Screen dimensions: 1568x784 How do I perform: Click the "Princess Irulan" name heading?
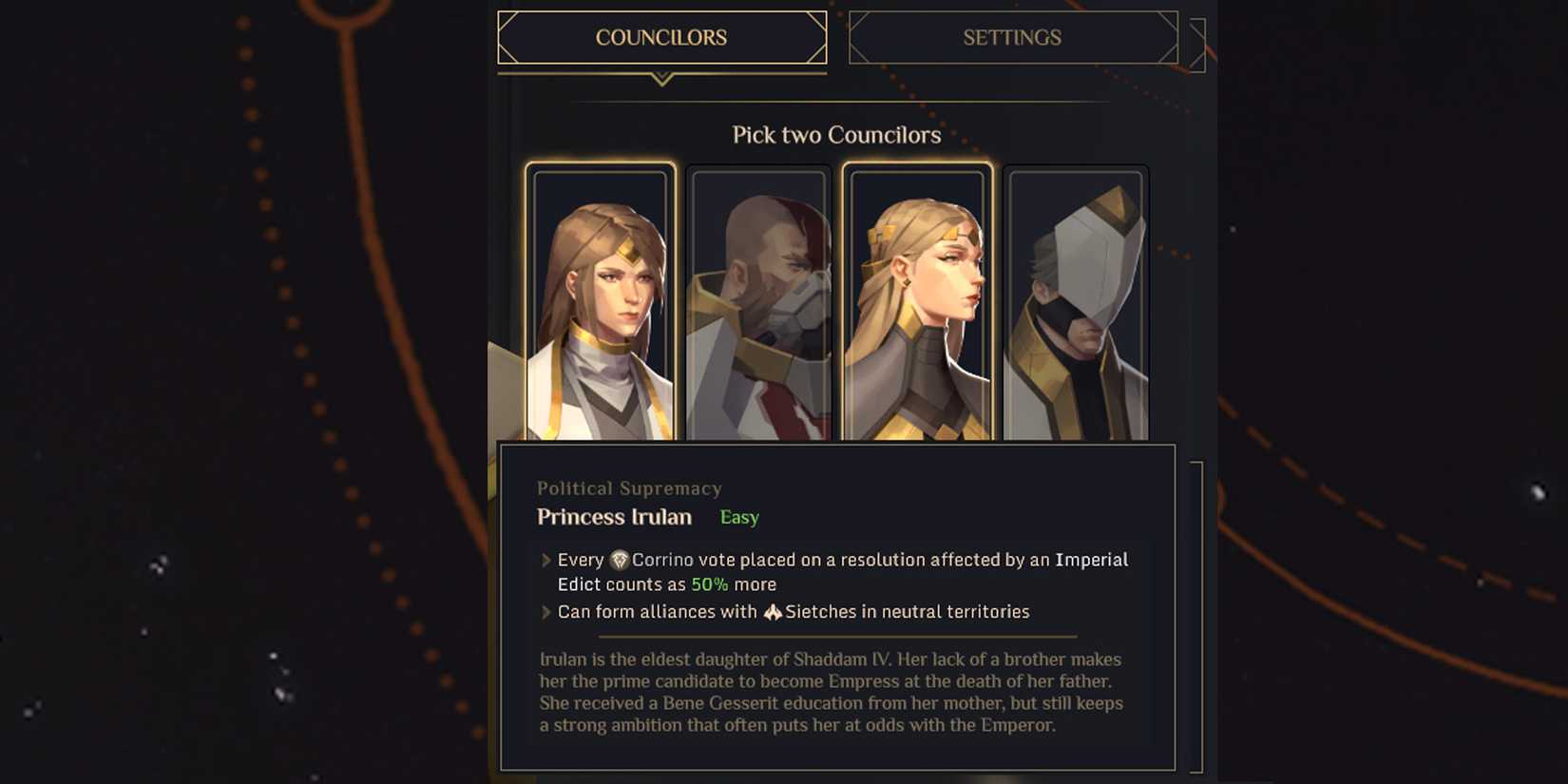pyautogui.click(x=614, y=517)
